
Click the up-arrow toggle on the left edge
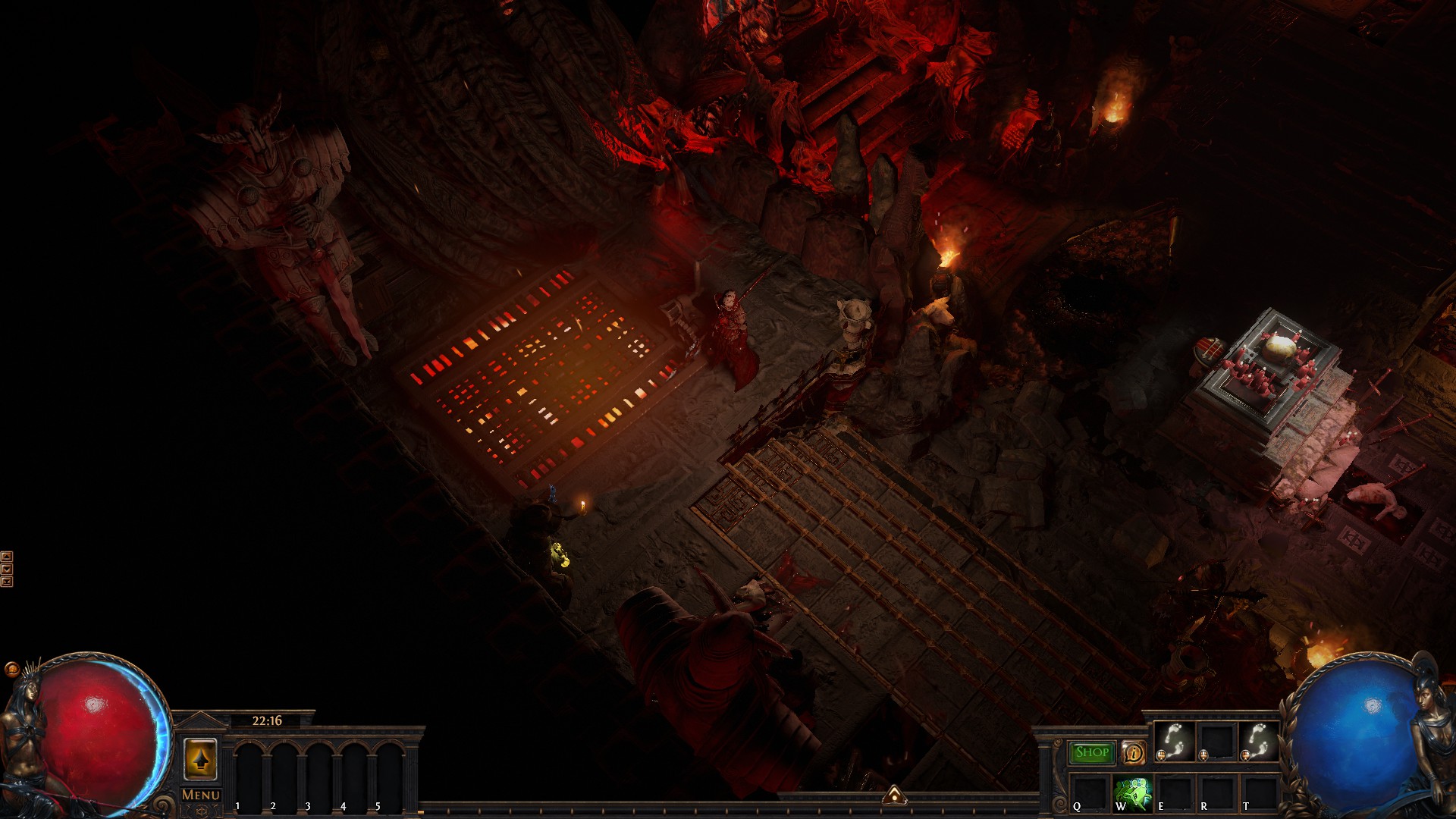click(x=7, y=556)
